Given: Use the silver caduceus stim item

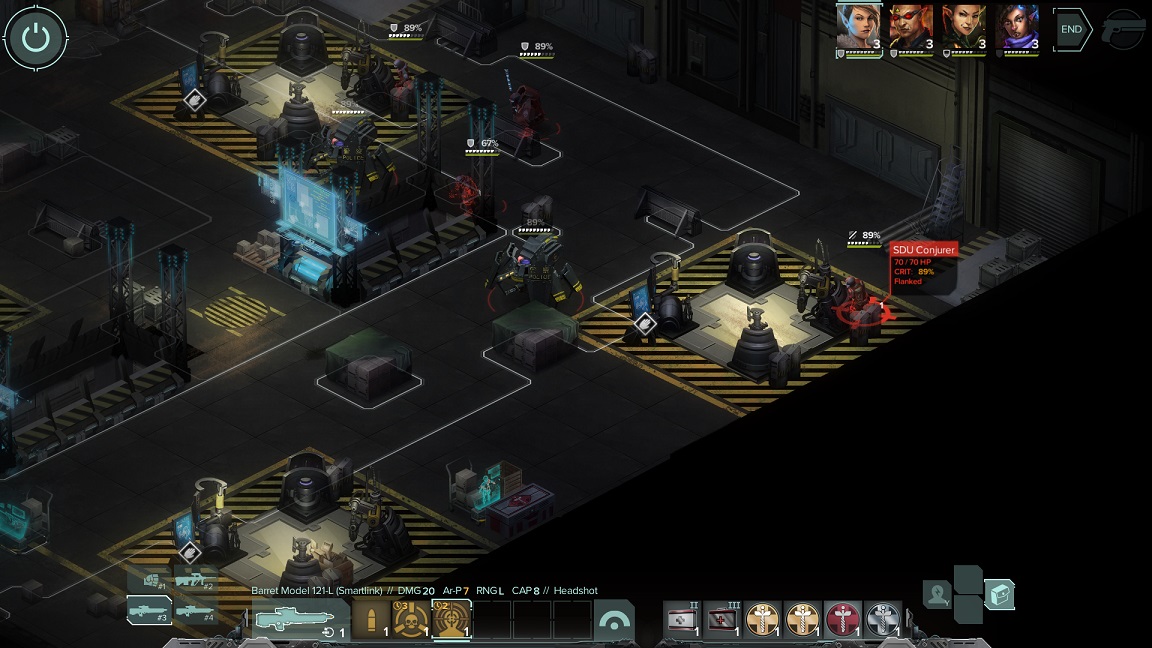Looking at the screenshot, I should point(883,620).
